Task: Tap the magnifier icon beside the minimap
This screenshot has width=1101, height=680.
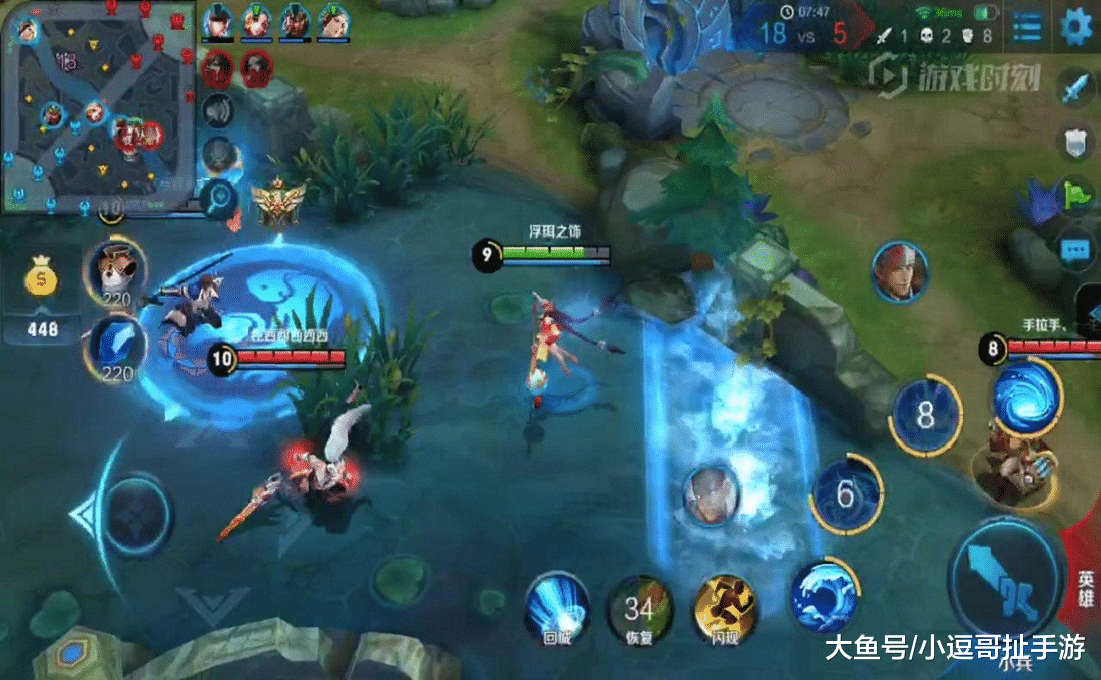Action: (x=217, y=198)
